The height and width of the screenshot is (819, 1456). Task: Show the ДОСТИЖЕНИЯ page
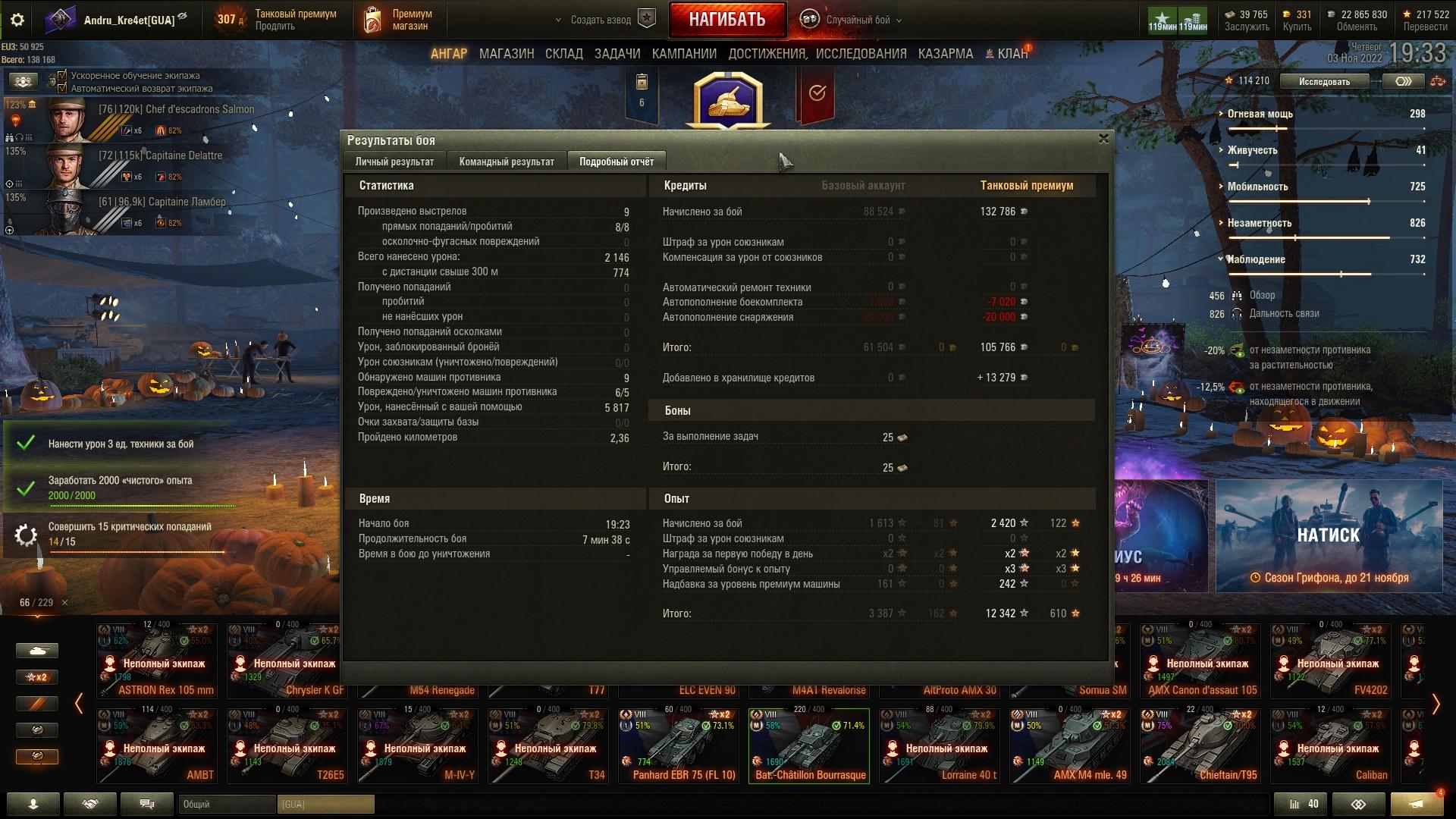(x=766, y=54)
